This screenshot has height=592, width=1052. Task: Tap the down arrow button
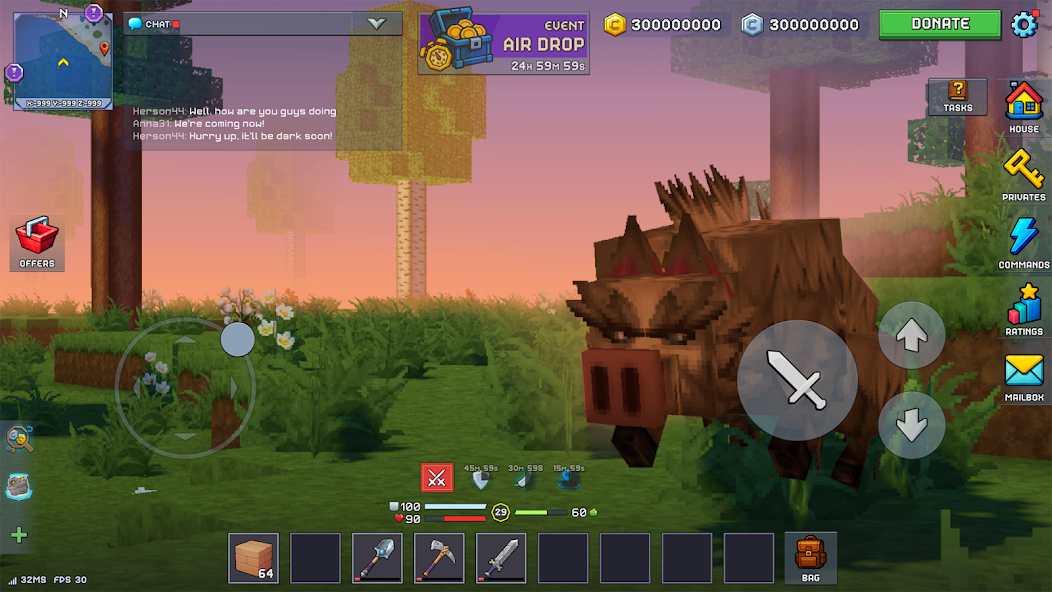(x=911, y=425)
